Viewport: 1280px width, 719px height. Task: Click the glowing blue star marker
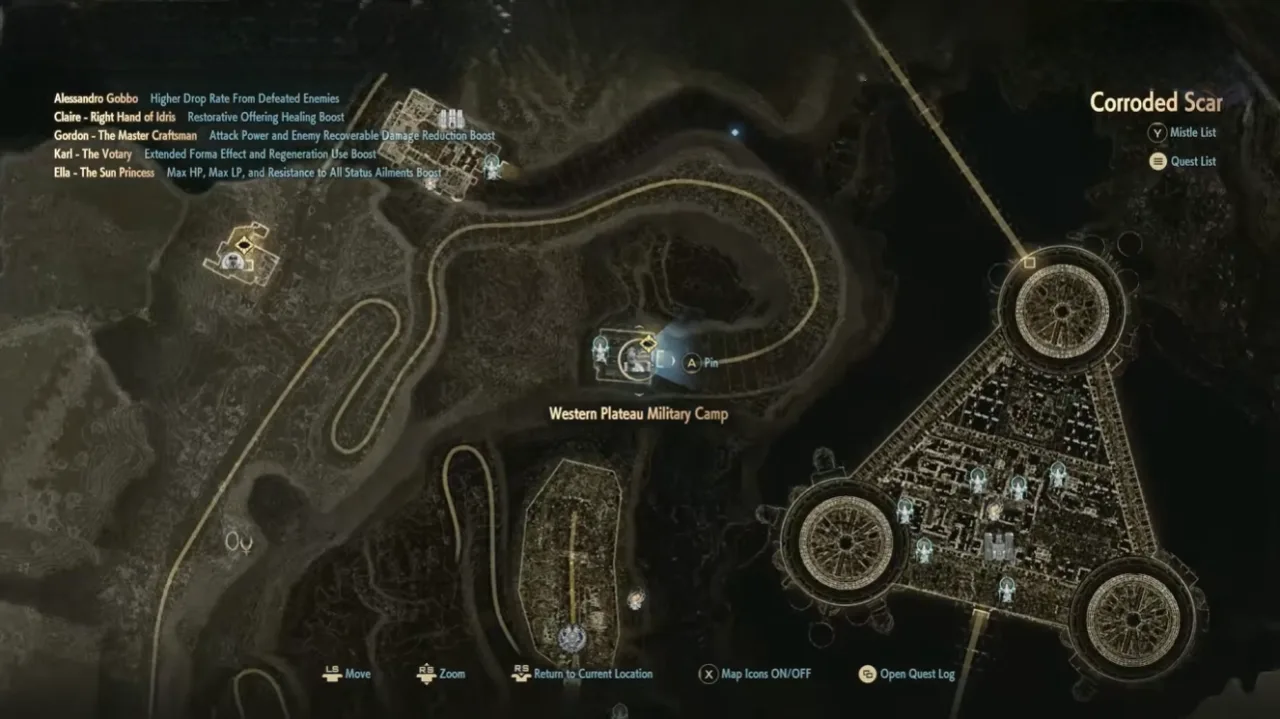[735, 131]
